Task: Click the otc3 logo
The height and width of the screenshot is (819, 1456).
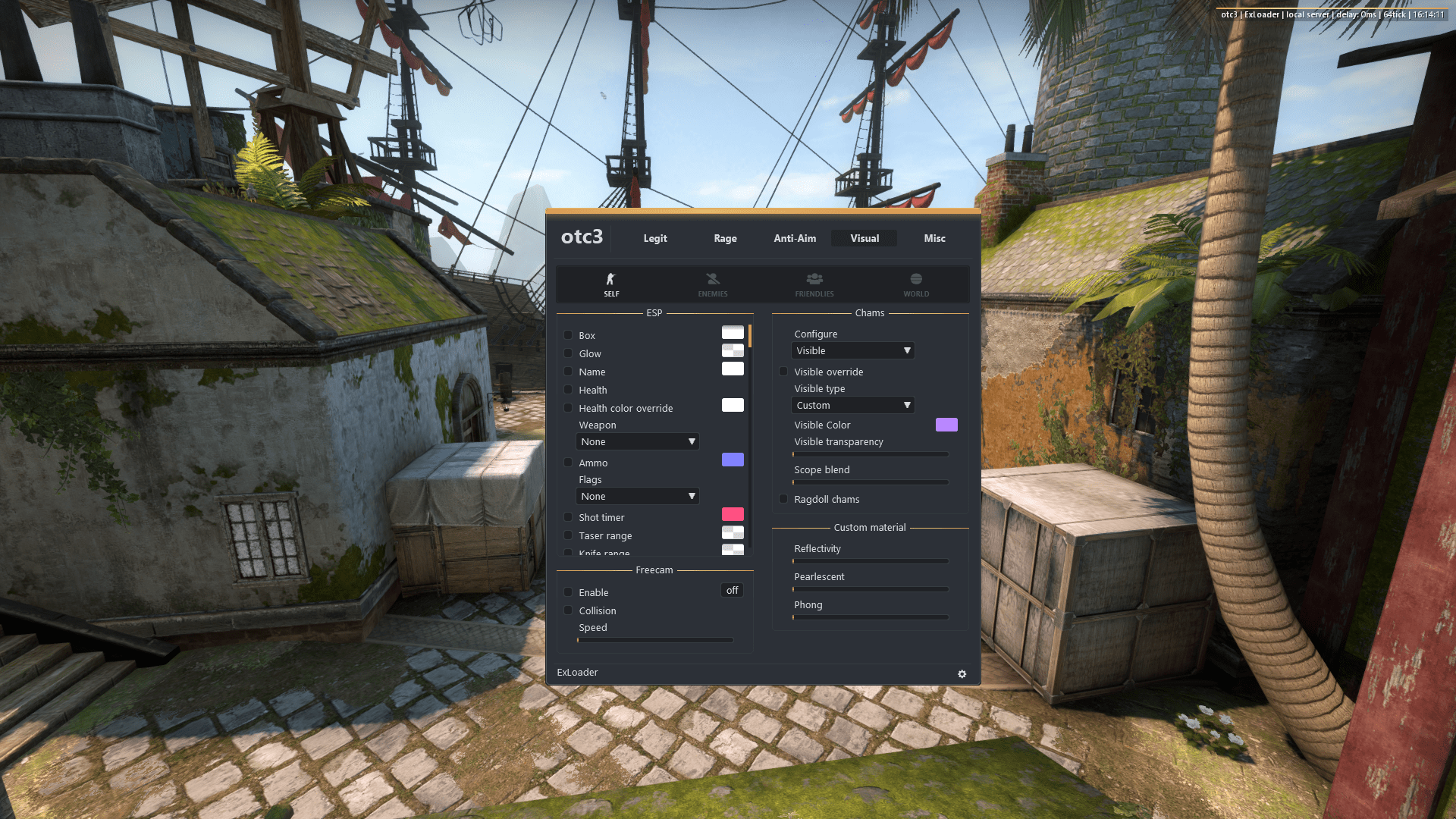Action: [581, 237]
